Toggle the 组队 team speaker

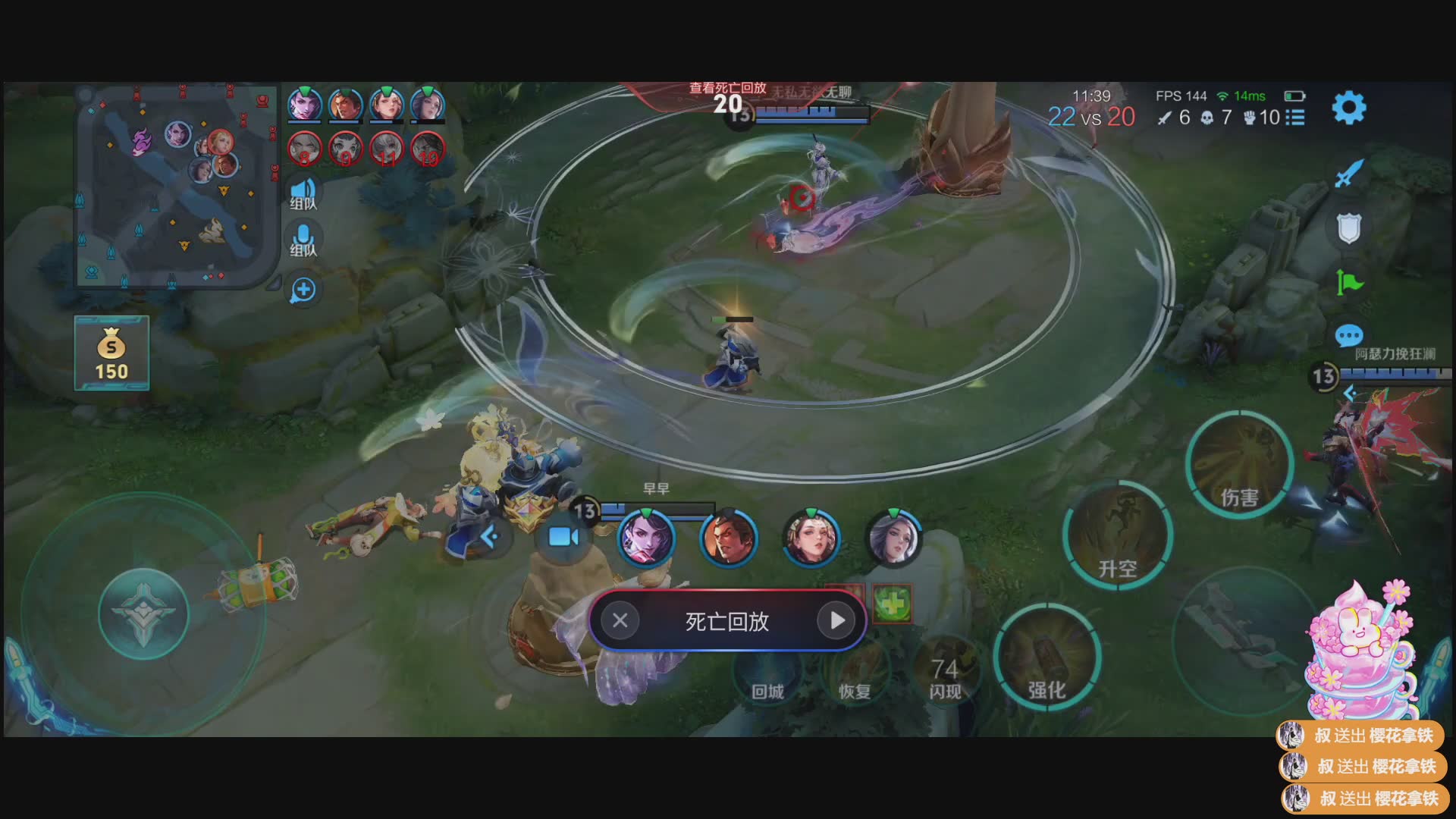pyautogui.click(x=303, y=193)
